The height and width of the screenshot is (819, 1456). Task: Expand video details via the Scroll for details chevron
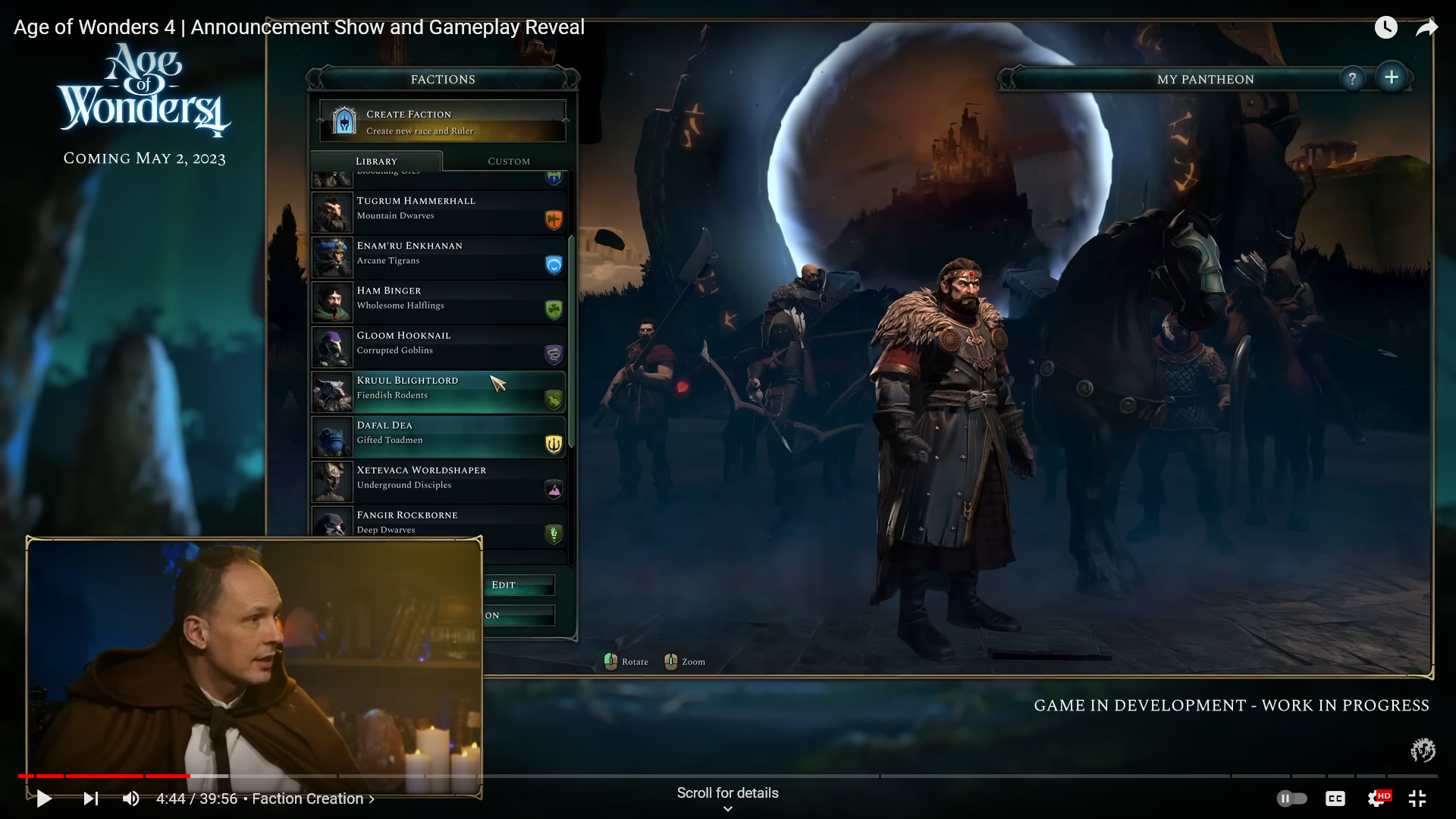(x=727, y=808)
